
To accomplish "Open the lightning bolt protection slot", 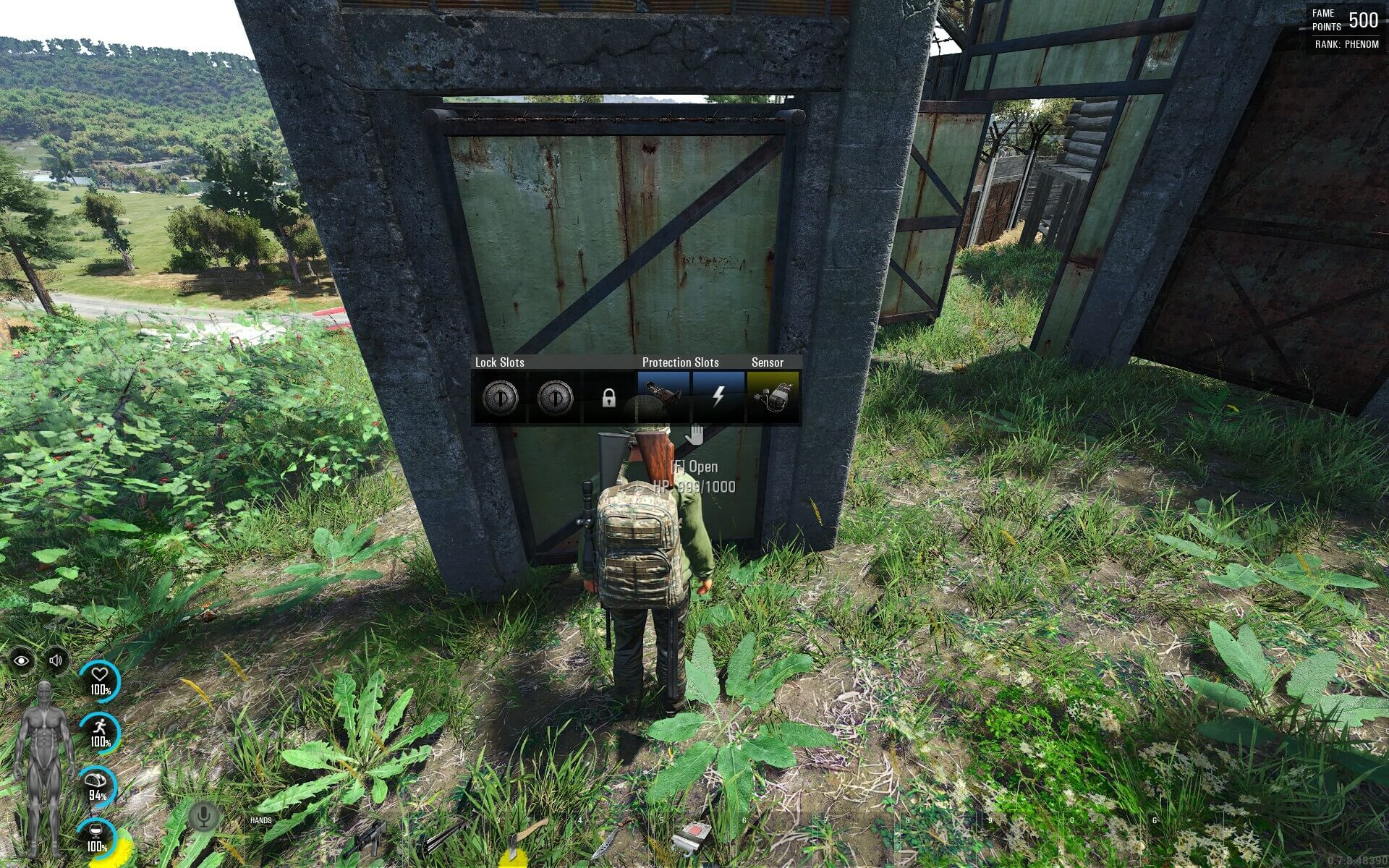I will [x=718, y=396].
